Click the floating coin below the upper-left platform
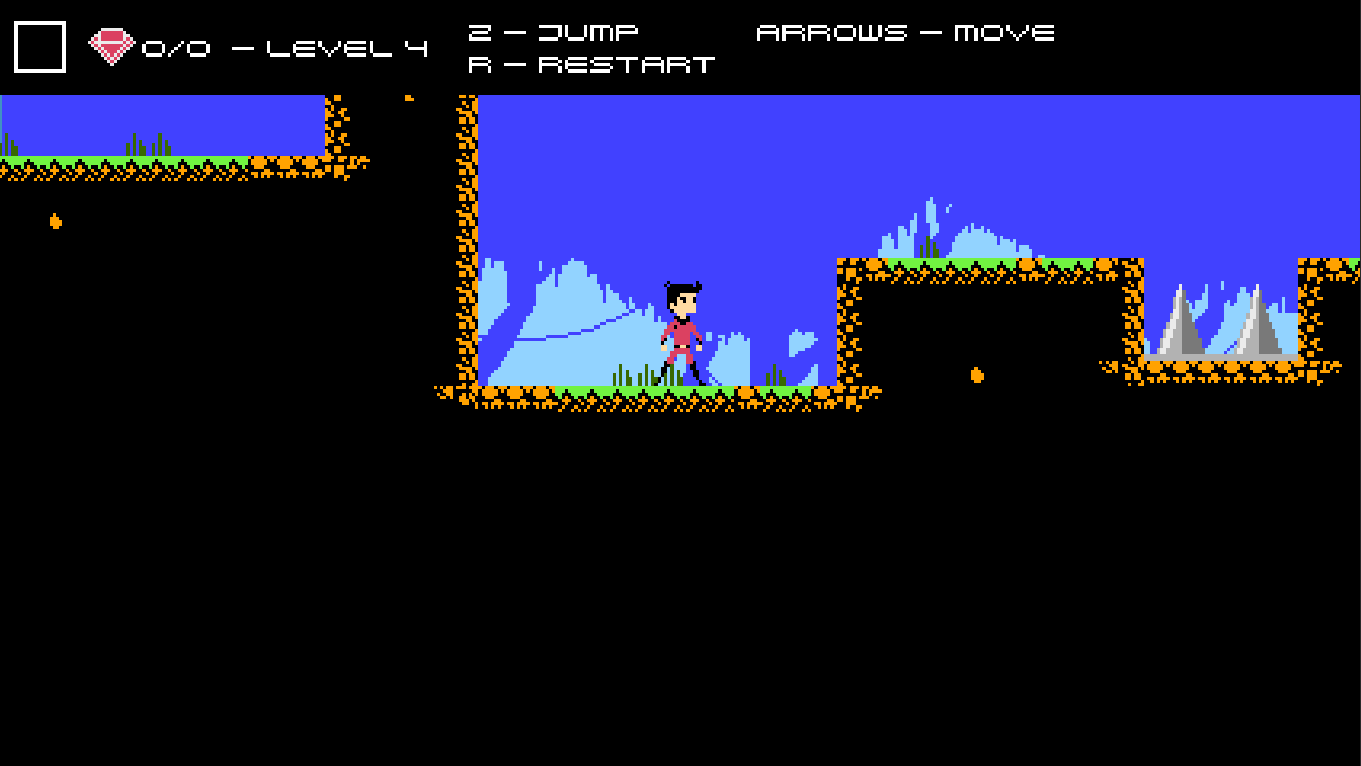Screen dimensions: 1361x766 coord(55,222)
